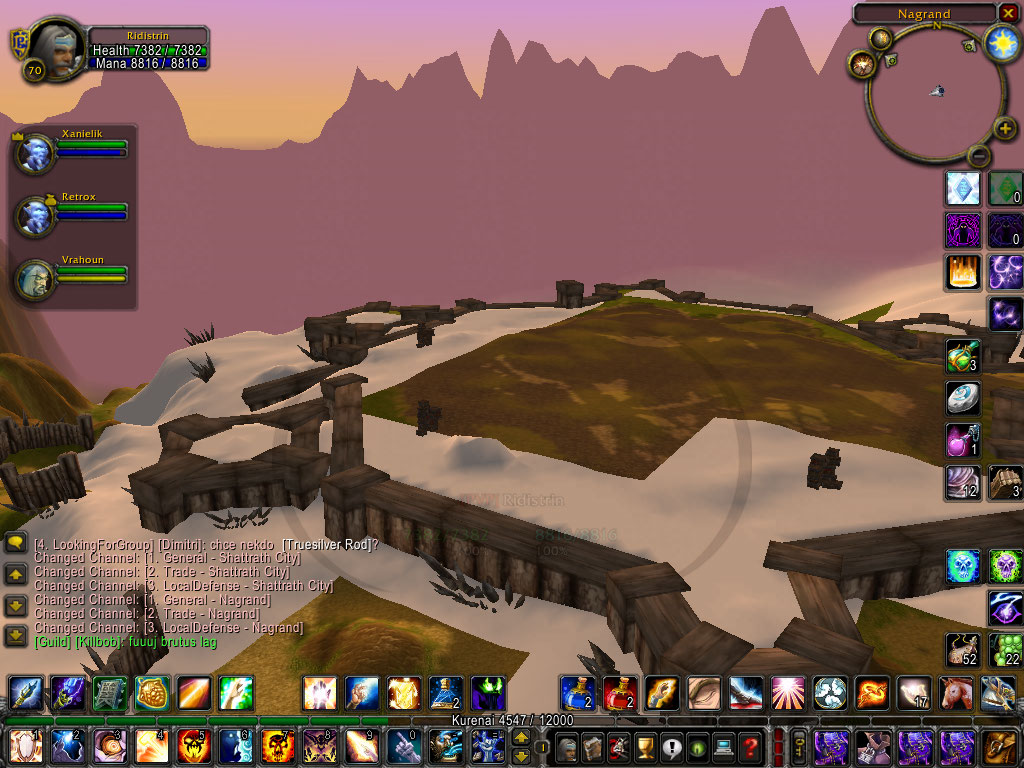This screenshot has height=768, width=1024.
Task: Open the brown leather backpack
Action: [x=999, y=747]
